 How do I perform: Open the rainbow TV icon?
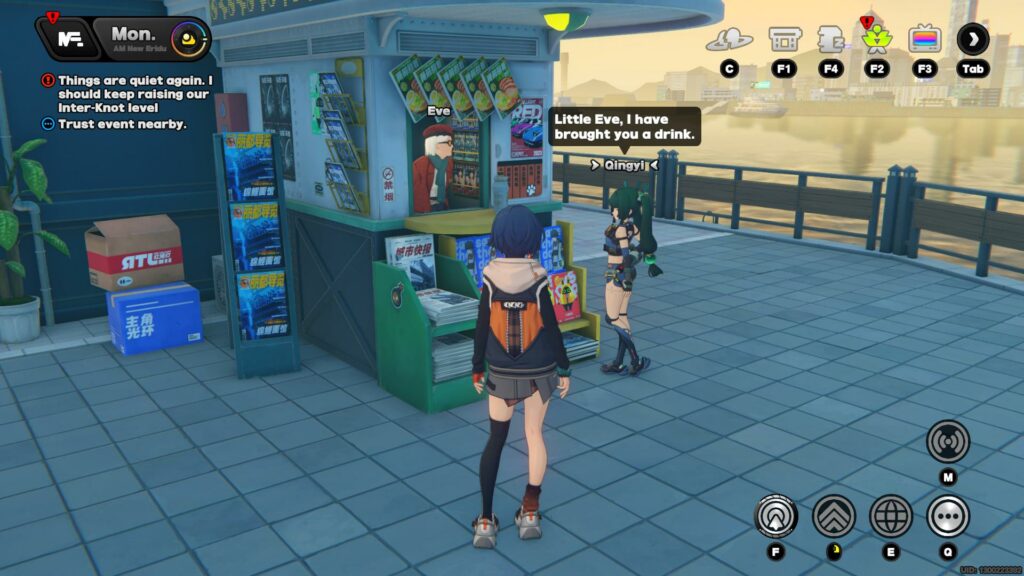(x=925, y=40)
